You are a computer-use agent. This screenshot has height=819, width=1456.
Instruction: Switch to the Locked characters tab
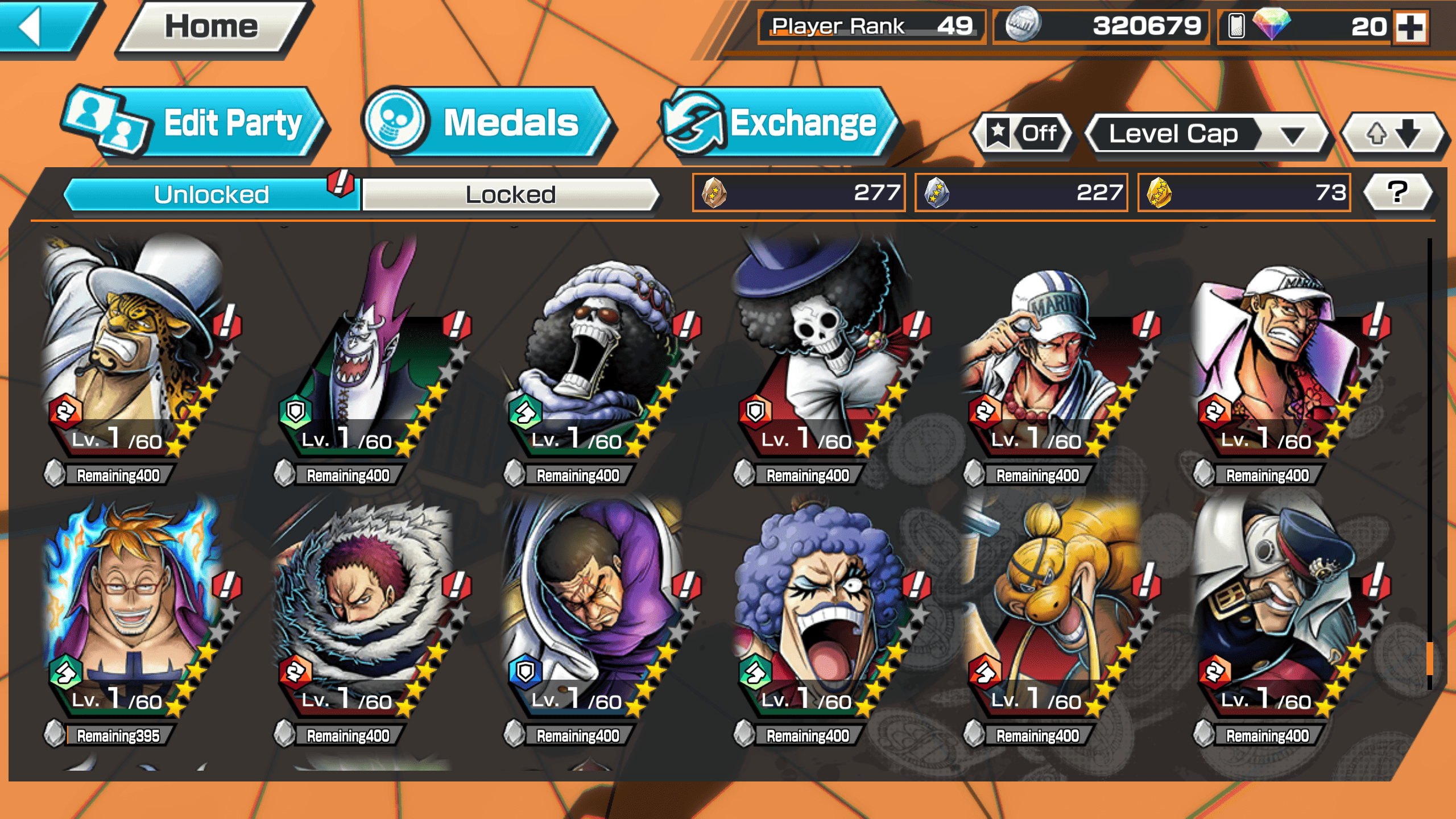[510, 195]
